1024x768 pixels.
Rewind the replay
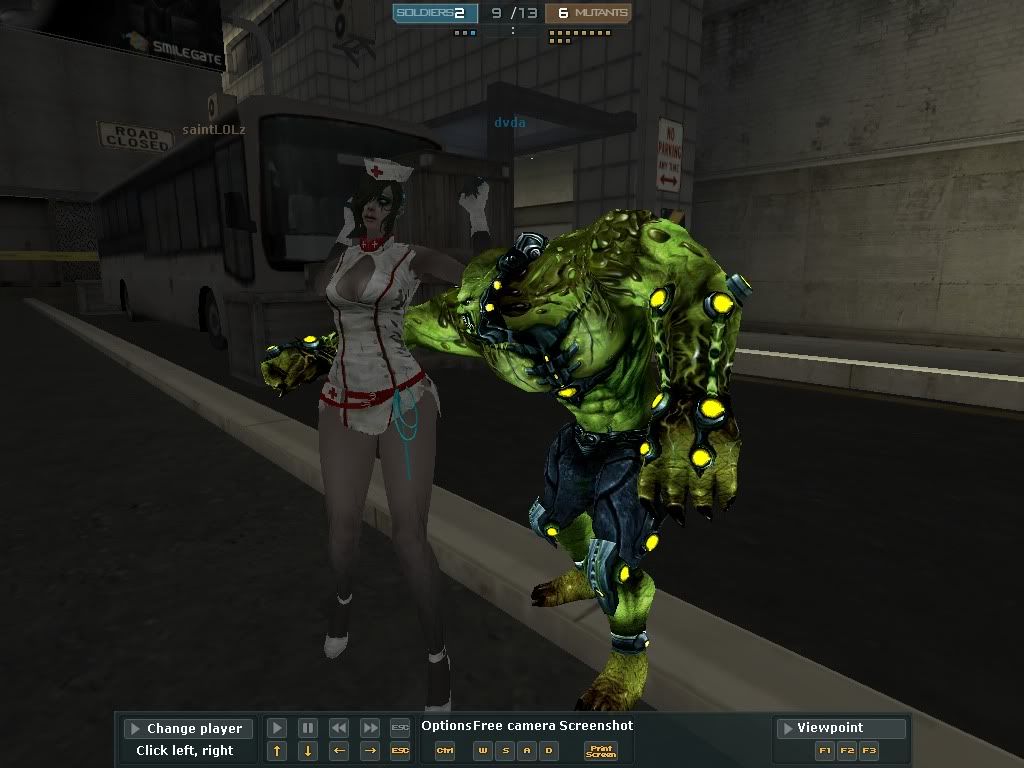339,728
